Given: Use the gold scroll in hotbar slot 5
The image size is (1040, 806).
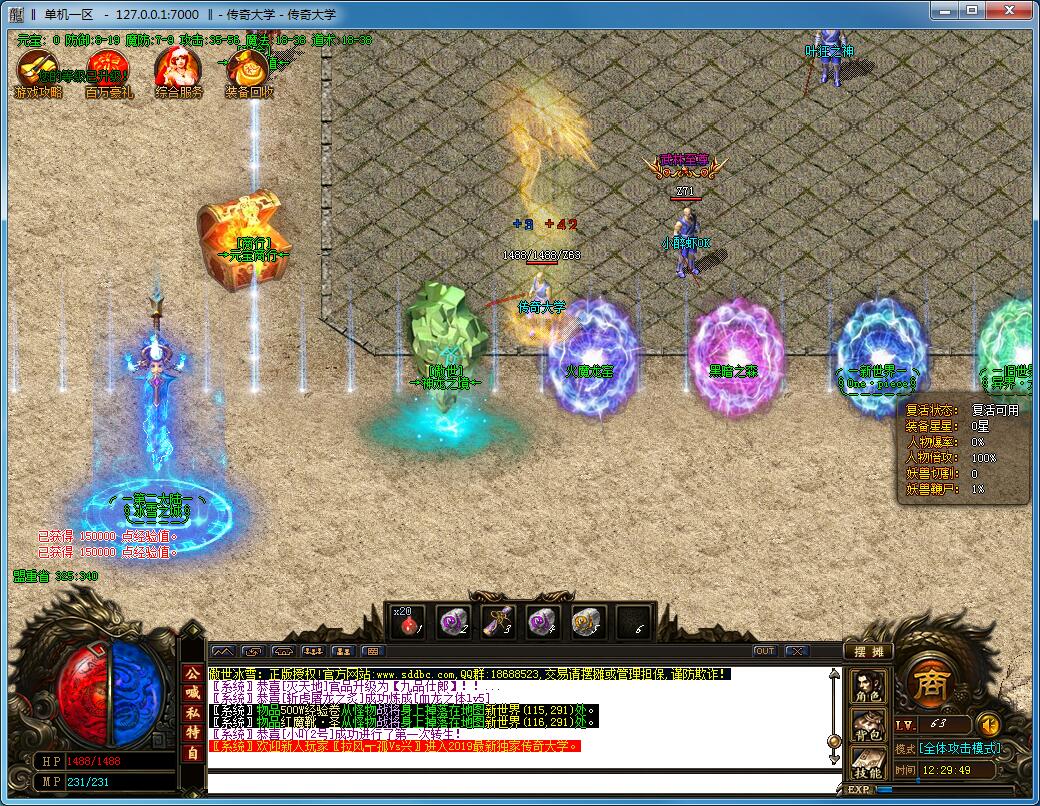Looking at the screenshot, I should [588, 622].
